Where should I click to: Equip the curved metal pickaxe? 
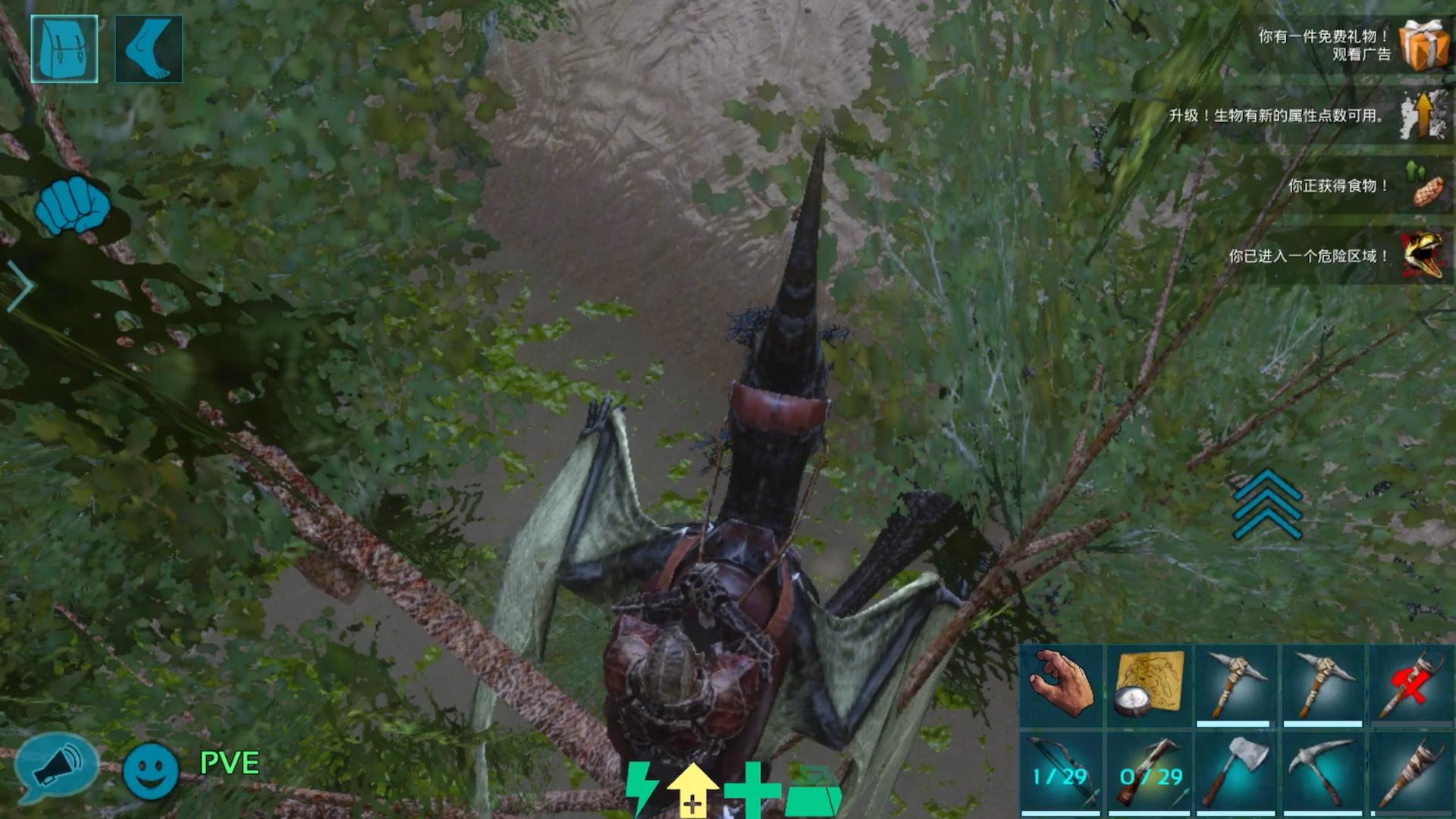pyautogui.click(x=1322, y=772)
